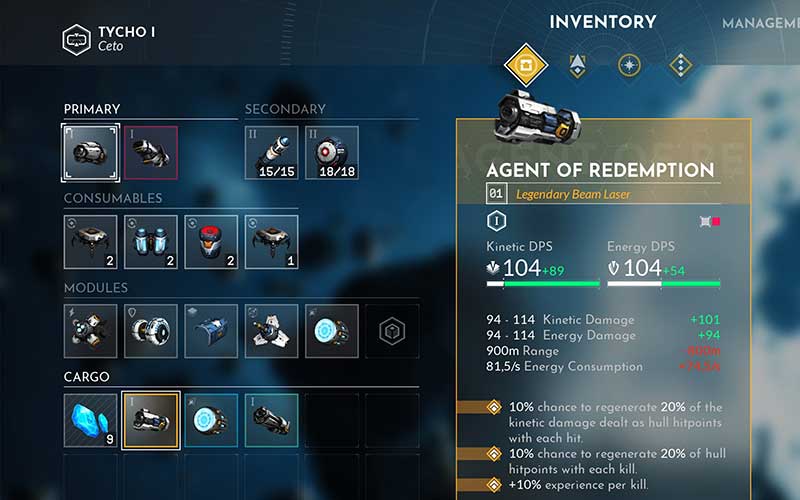Select the lightning bolt module slot

(90, 331)
